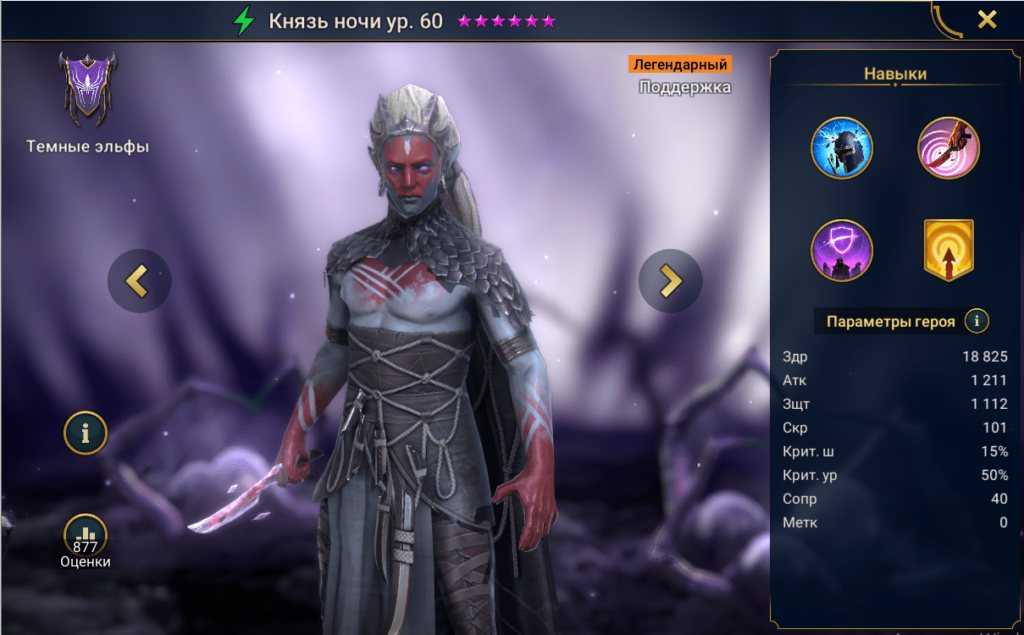Open the hero info button on the left
1024x635 pixels.
pyautogui.click(x=86, y=433)
